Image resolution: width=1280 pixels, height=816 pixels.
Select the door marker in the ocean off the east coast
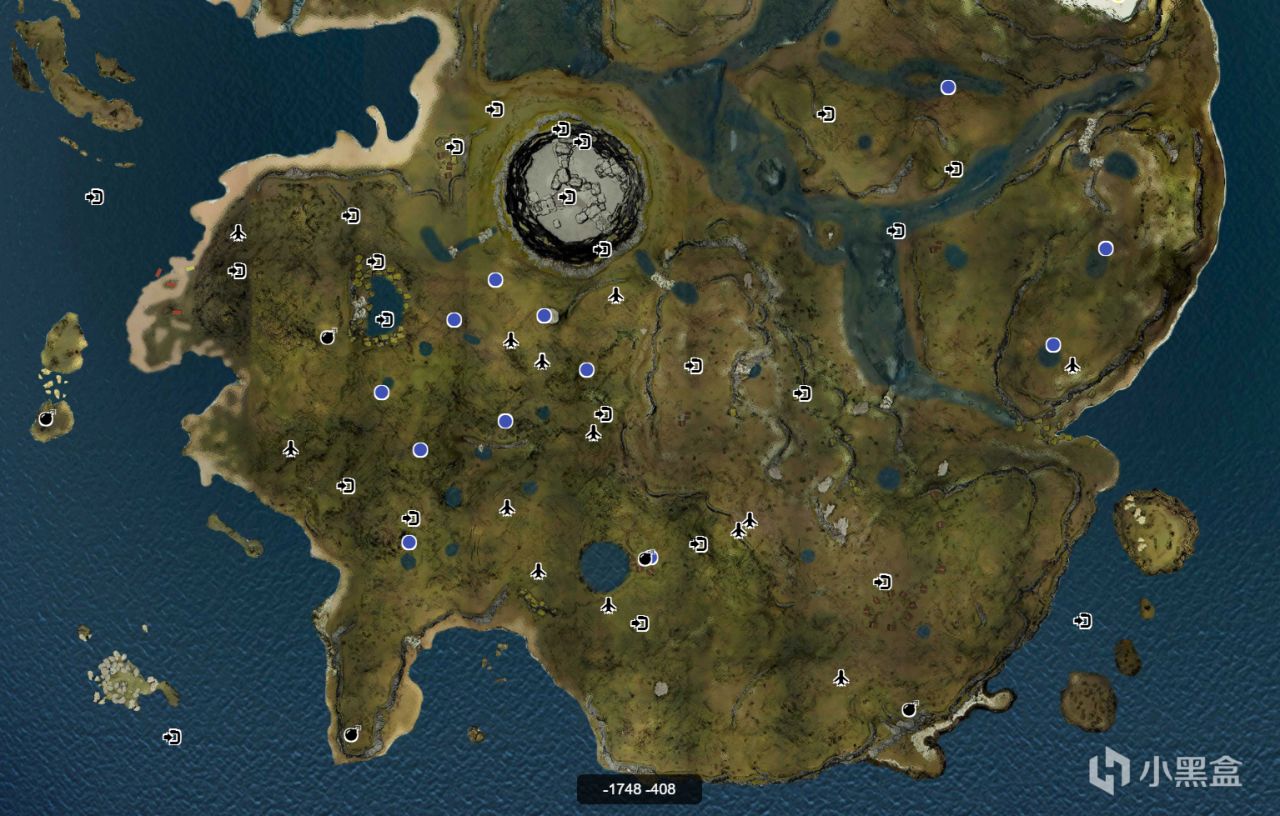pyautogui.click(x=1082, y=621)
